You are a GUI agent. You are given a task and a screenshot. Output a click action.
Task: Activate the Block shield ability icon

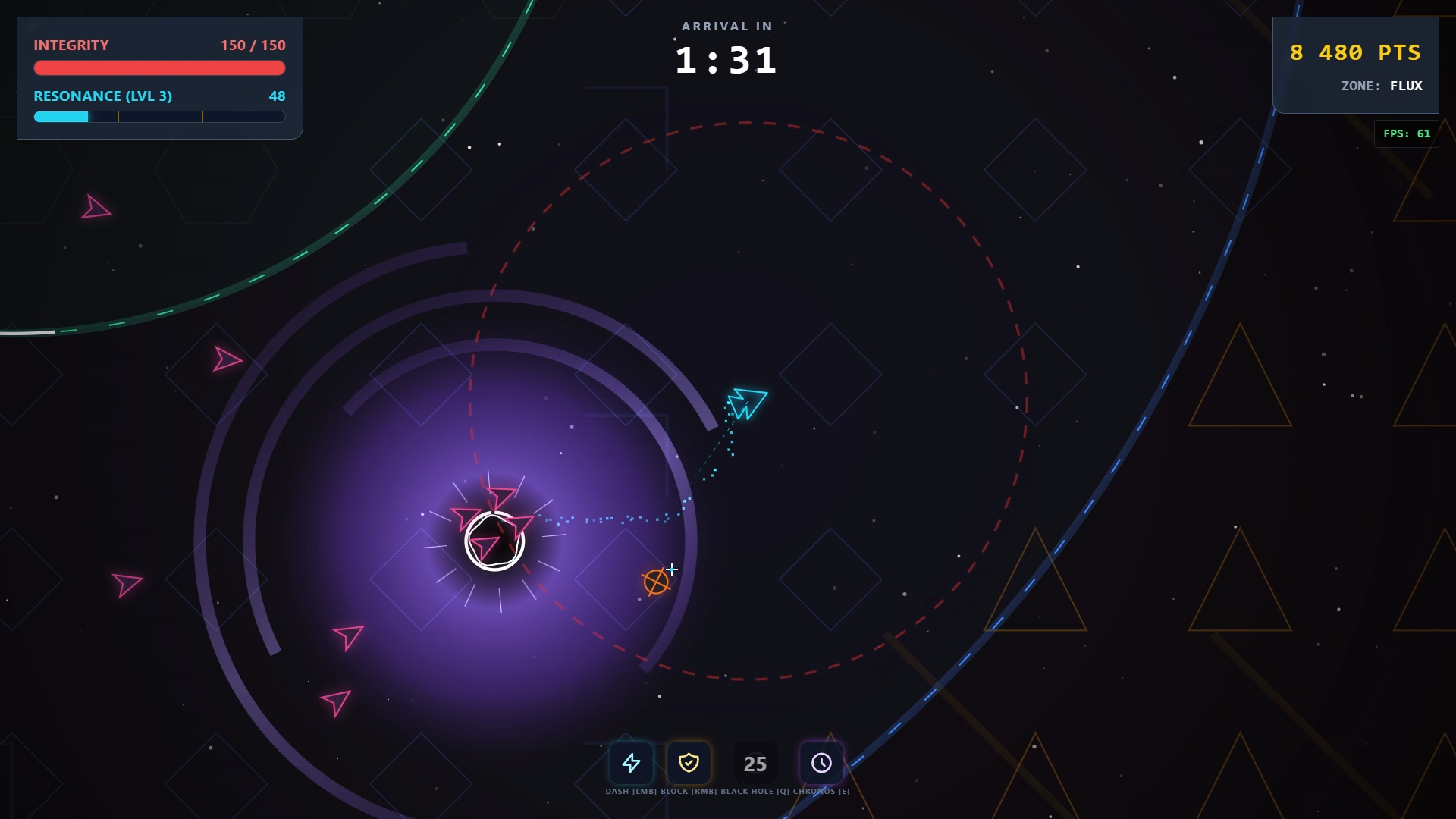[689, 764]
